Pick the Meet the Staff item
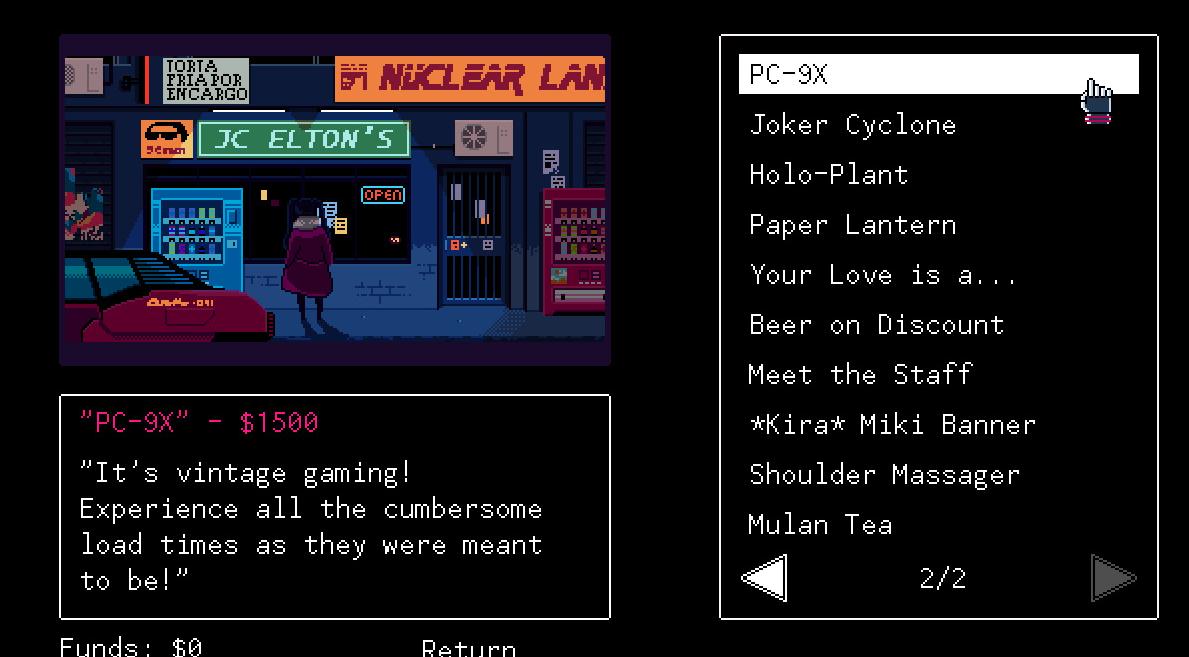Screen dimensions: 1189x657 tap(861, 375)
